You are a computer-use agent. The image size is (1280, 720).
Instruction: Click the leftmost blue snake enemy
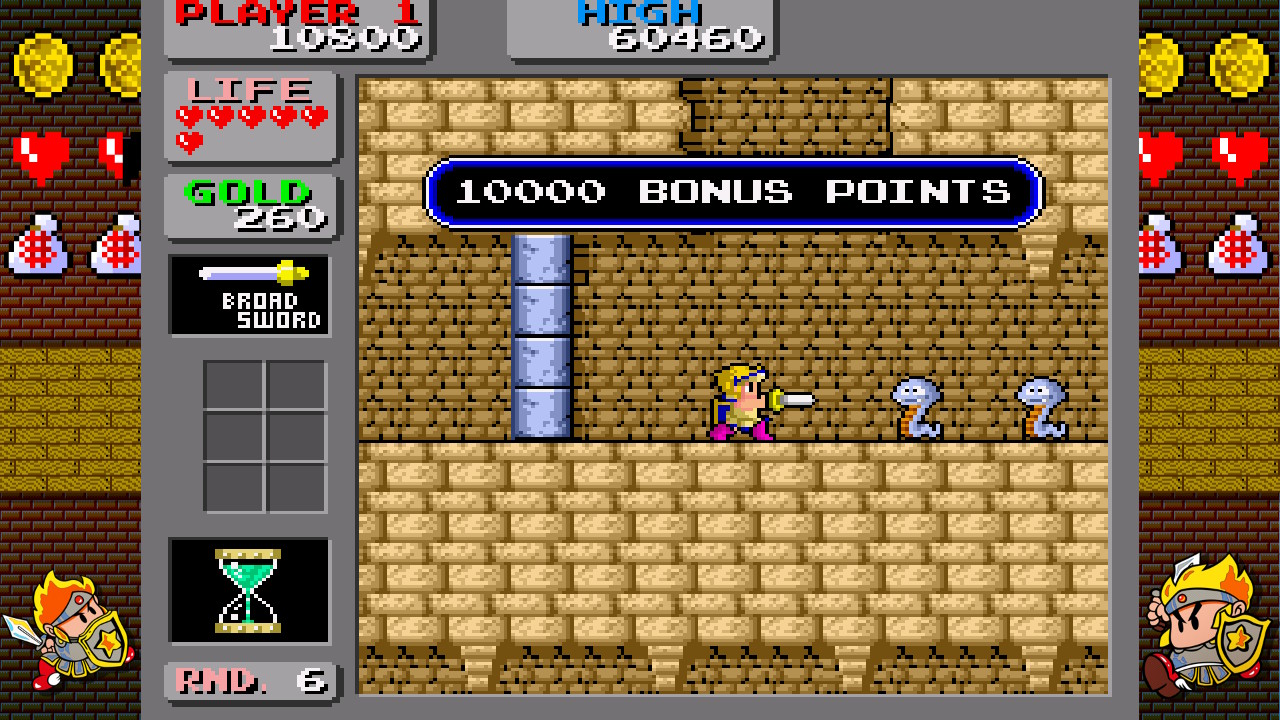pos(915,408)
